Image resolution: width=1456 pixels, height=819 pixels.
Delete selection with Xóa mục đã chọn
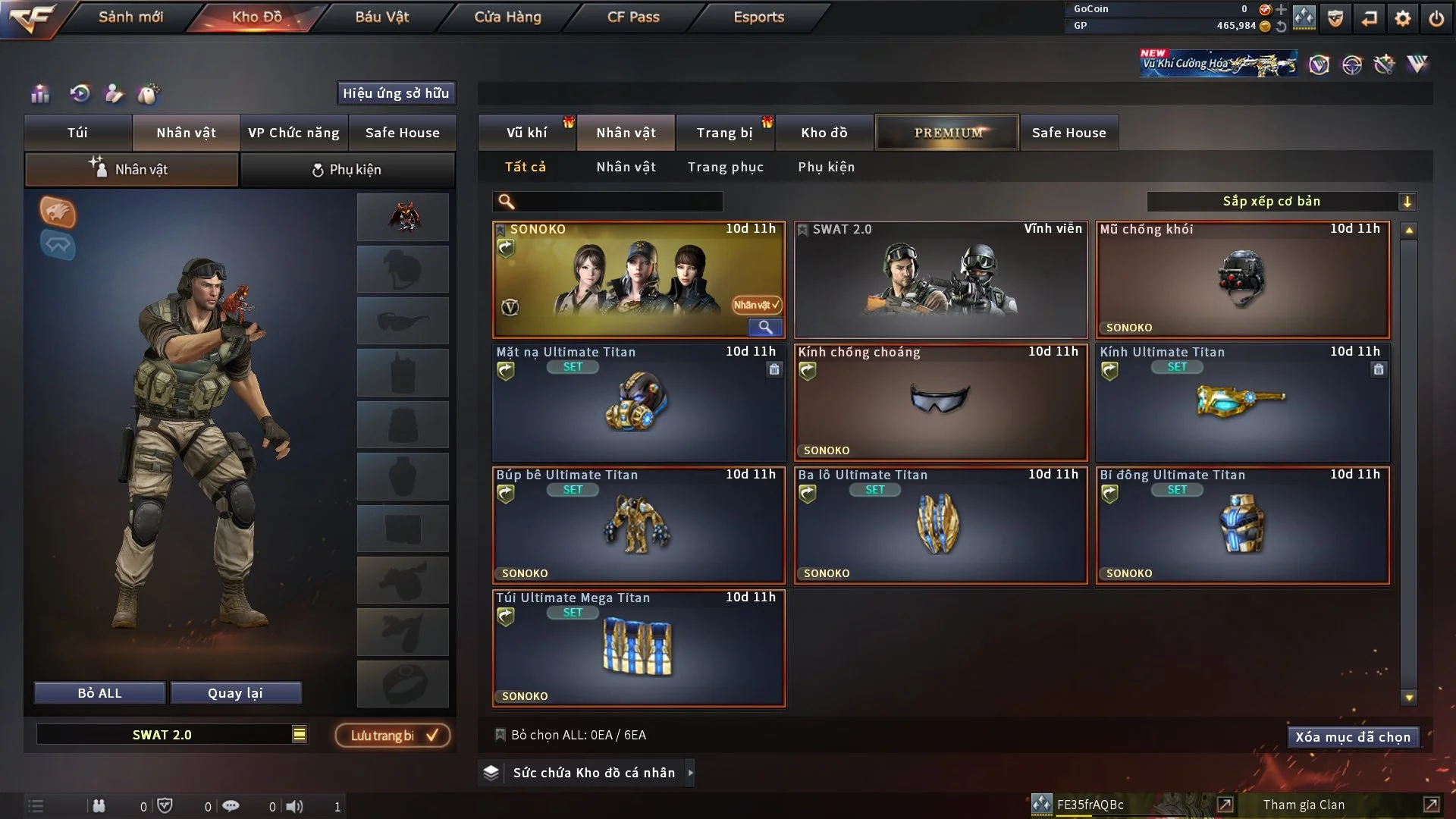click(1352, 737)
